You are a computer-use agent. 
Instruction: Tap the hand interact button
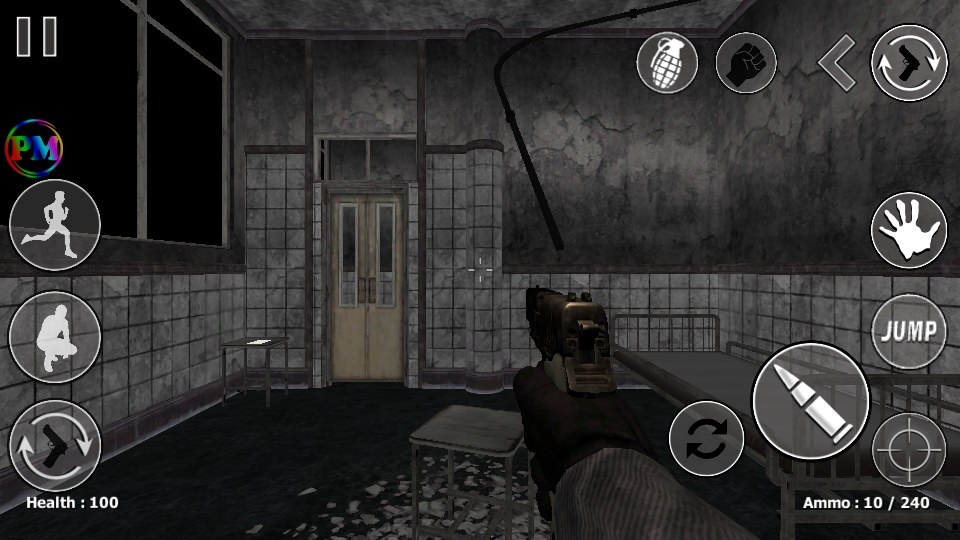pos(909,231)
